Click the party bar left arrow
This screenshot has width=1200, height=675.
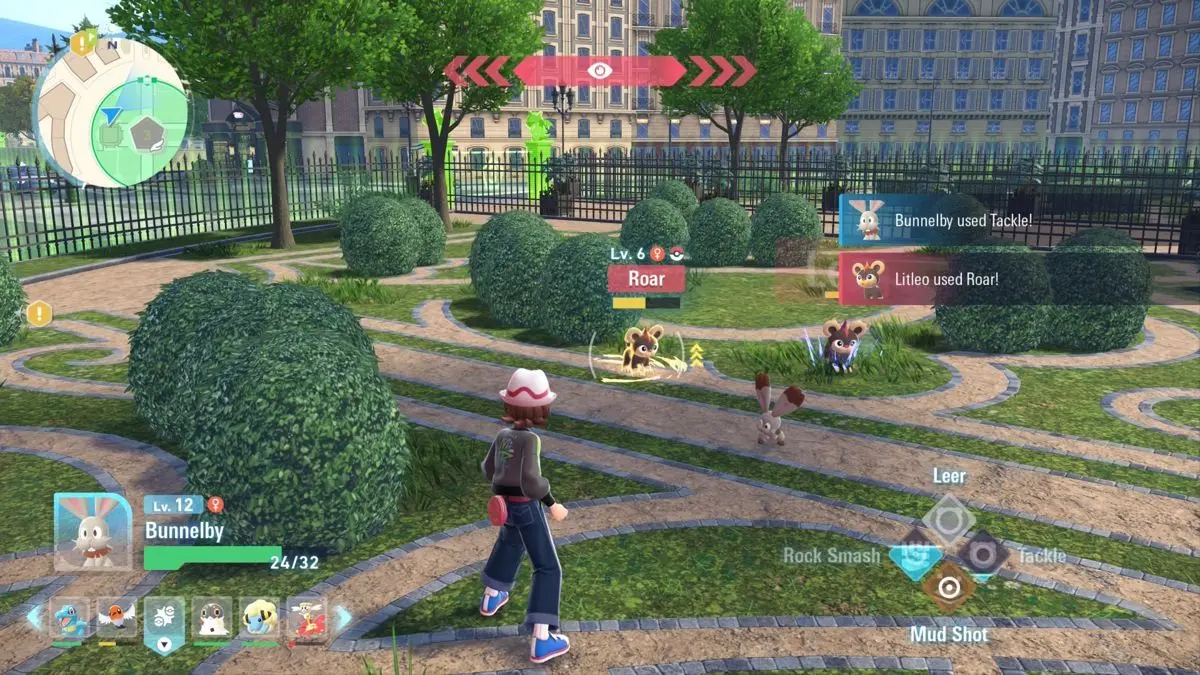click(35, 618)
